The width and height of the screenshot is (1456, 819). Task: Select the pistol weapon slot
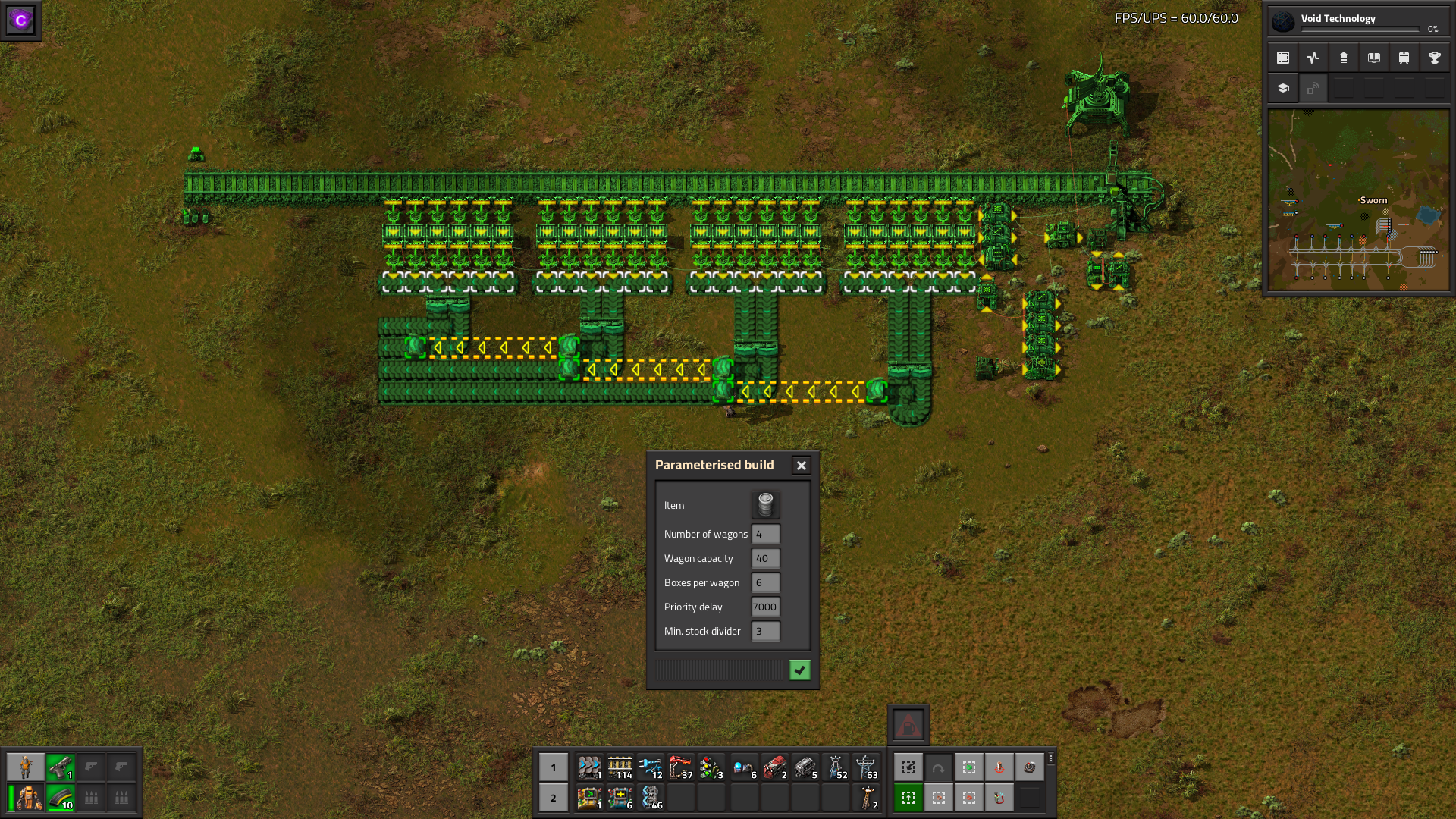click(60, 767)
